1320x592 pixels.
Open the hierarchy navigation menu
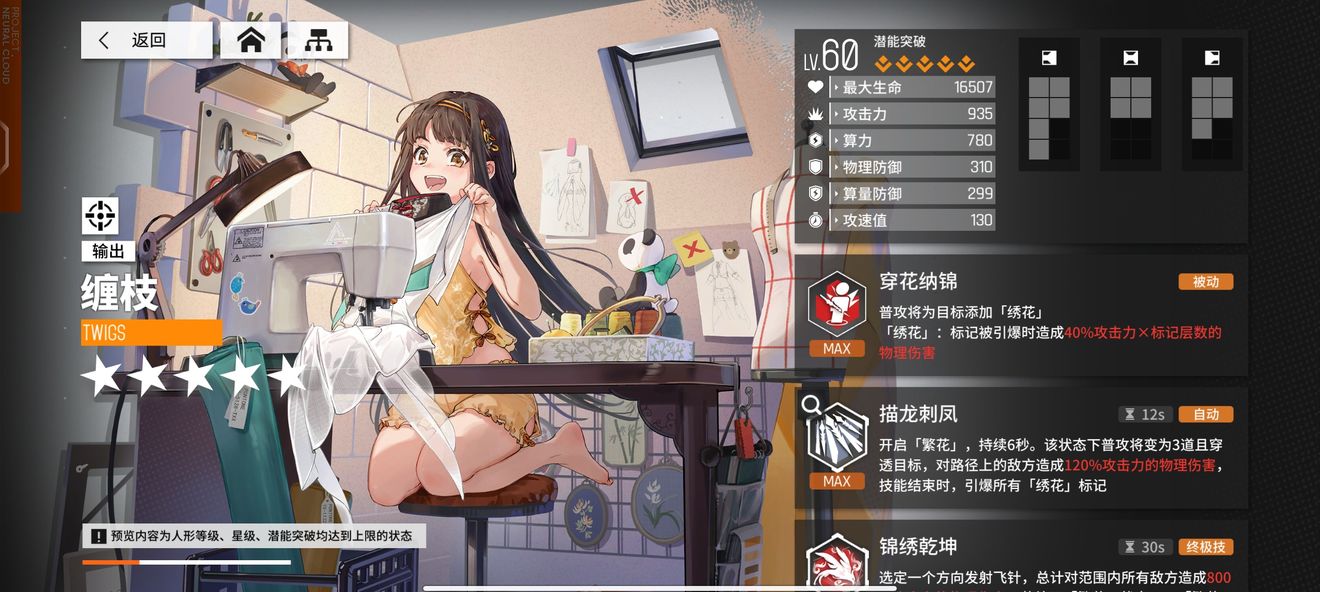pyautogui.click(x=318, y=41)
